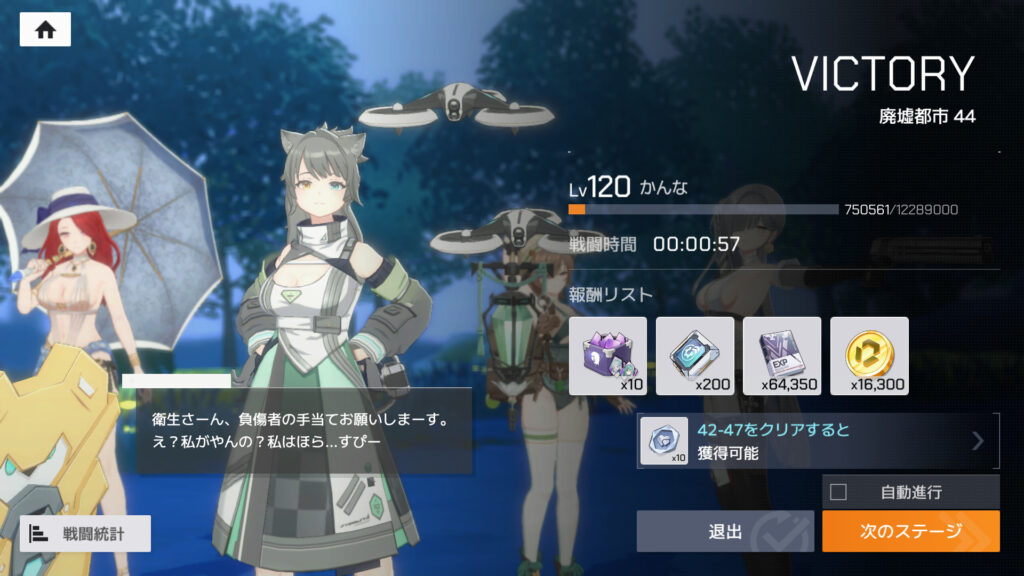Check the EXP reward x64,350
The height and width of the screenshot is (576, 1024).
click(782, 356)
